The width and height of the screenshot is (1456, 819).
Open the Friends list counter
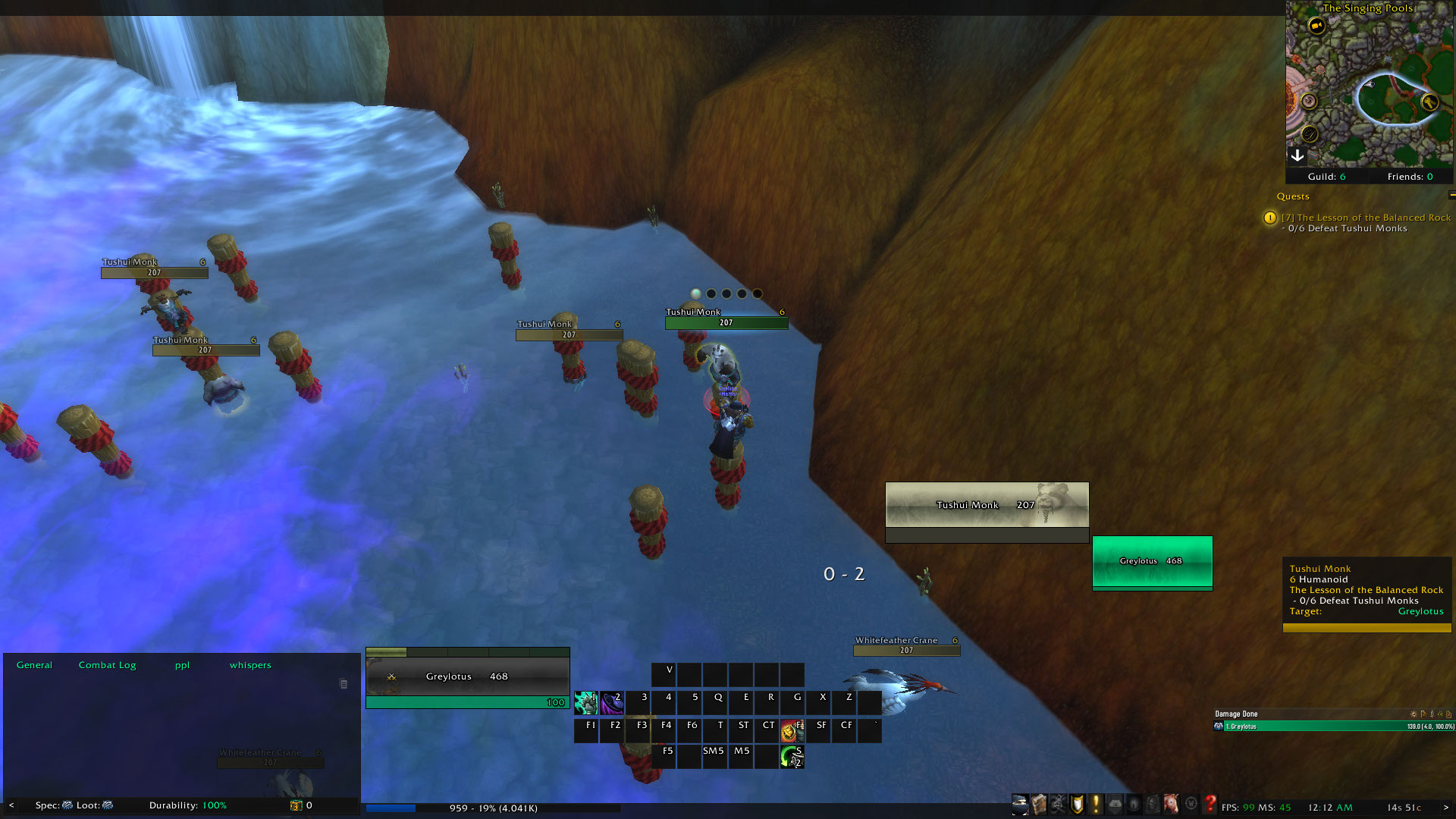click(1410, 177)
